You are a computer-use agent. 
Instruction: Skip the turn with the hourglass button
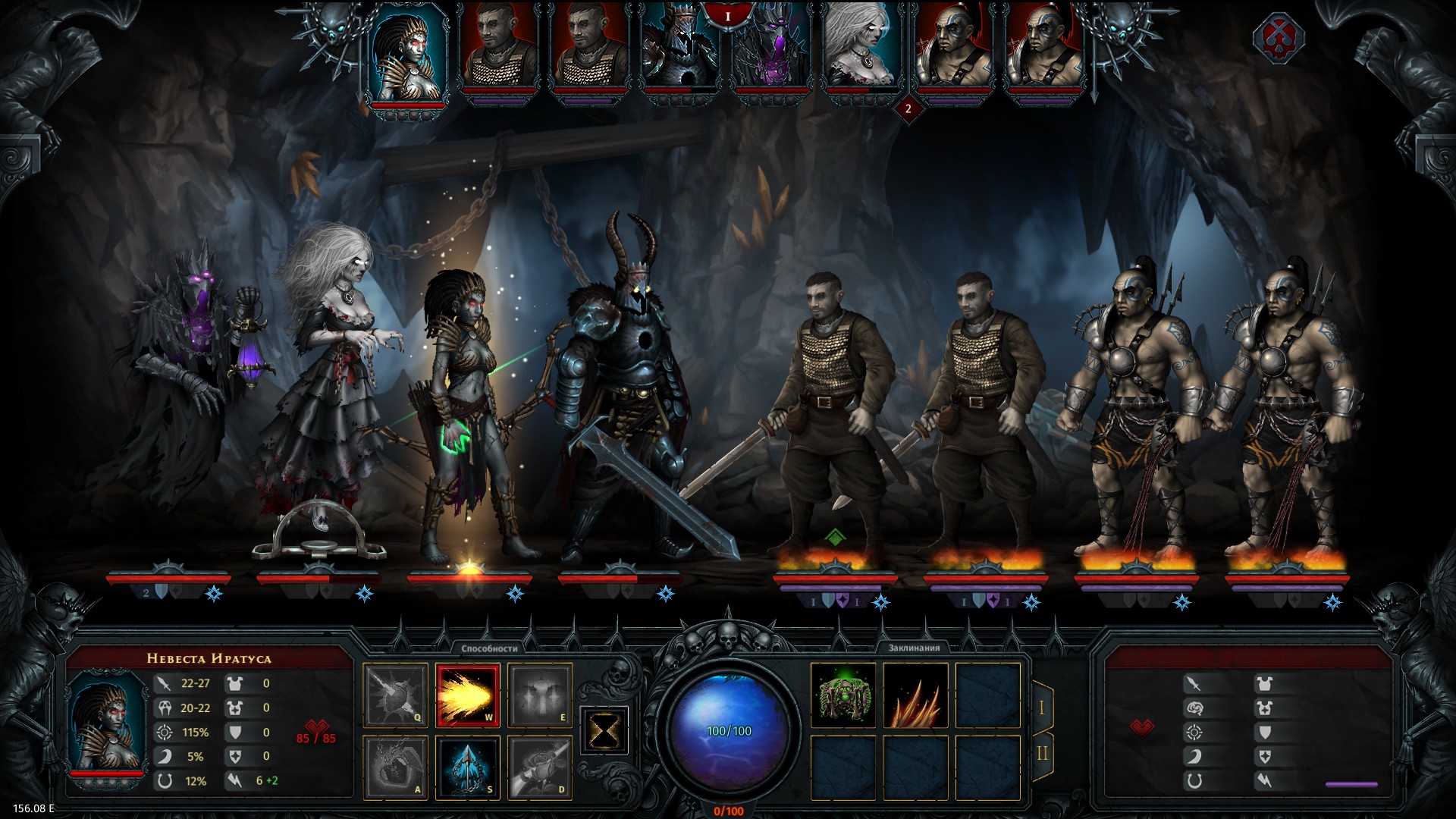coord(604,731)
